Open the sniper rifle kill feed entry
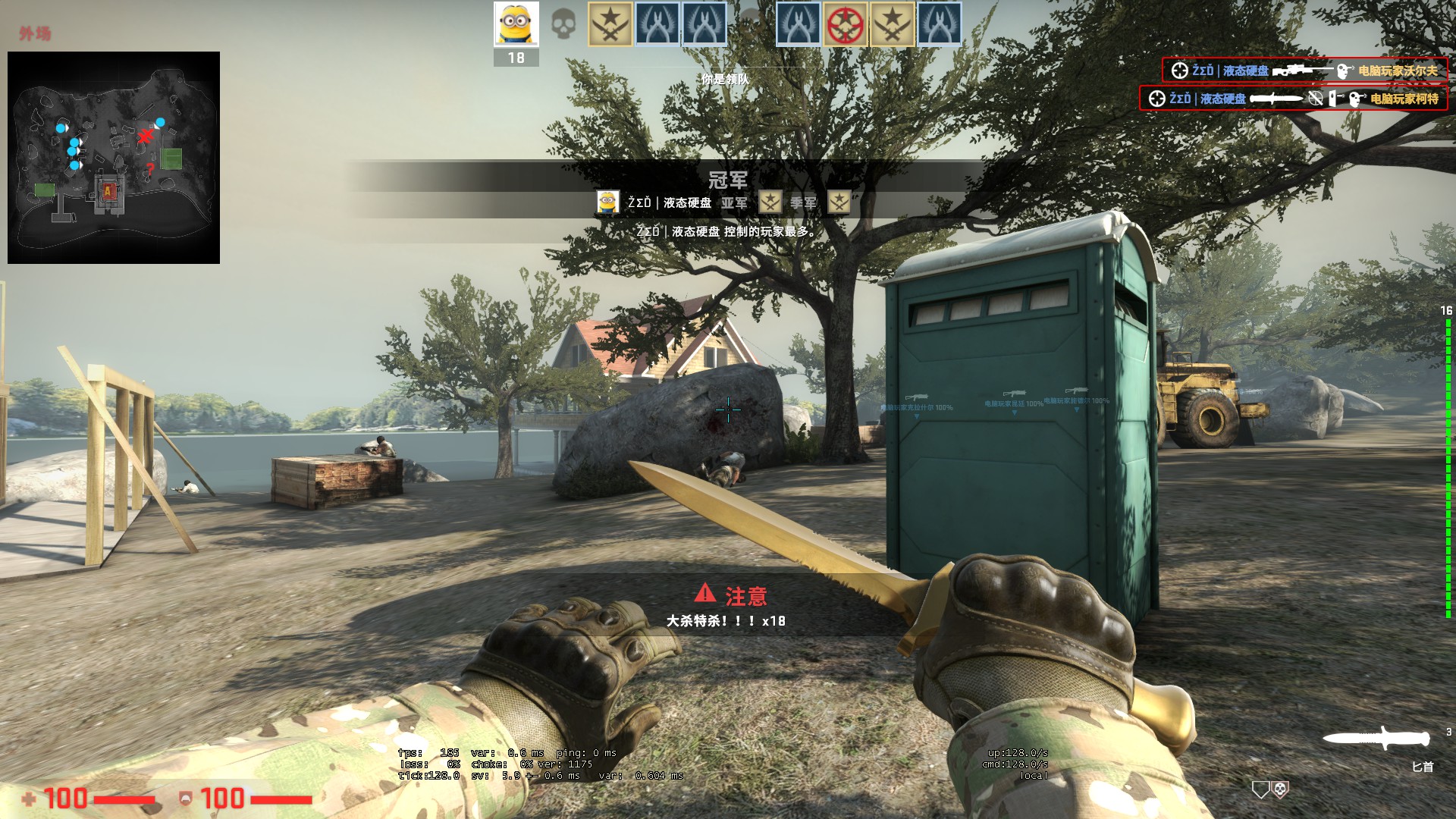 (x=1304, y=71)
